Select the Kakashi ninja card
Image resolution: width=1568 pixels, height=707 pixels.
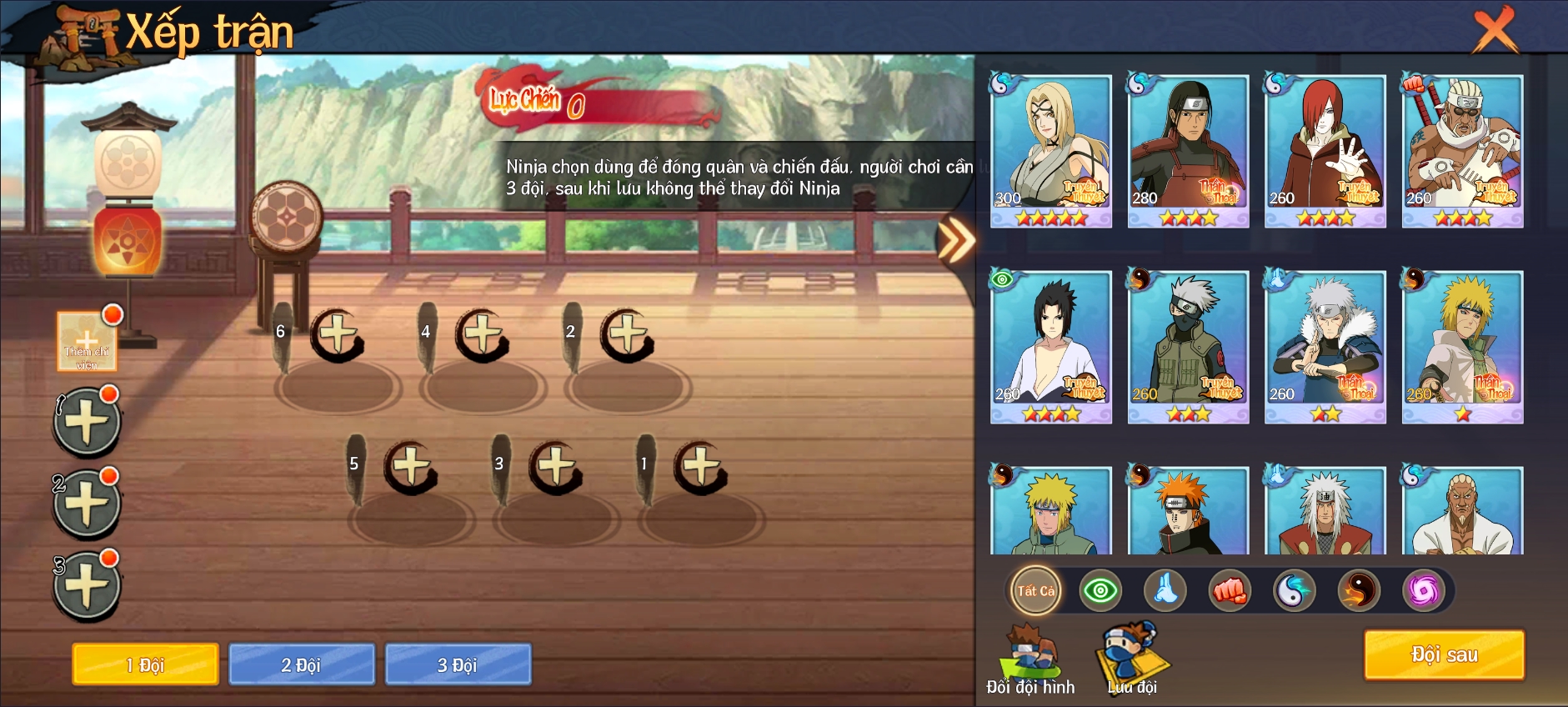tap(1188, 346)
